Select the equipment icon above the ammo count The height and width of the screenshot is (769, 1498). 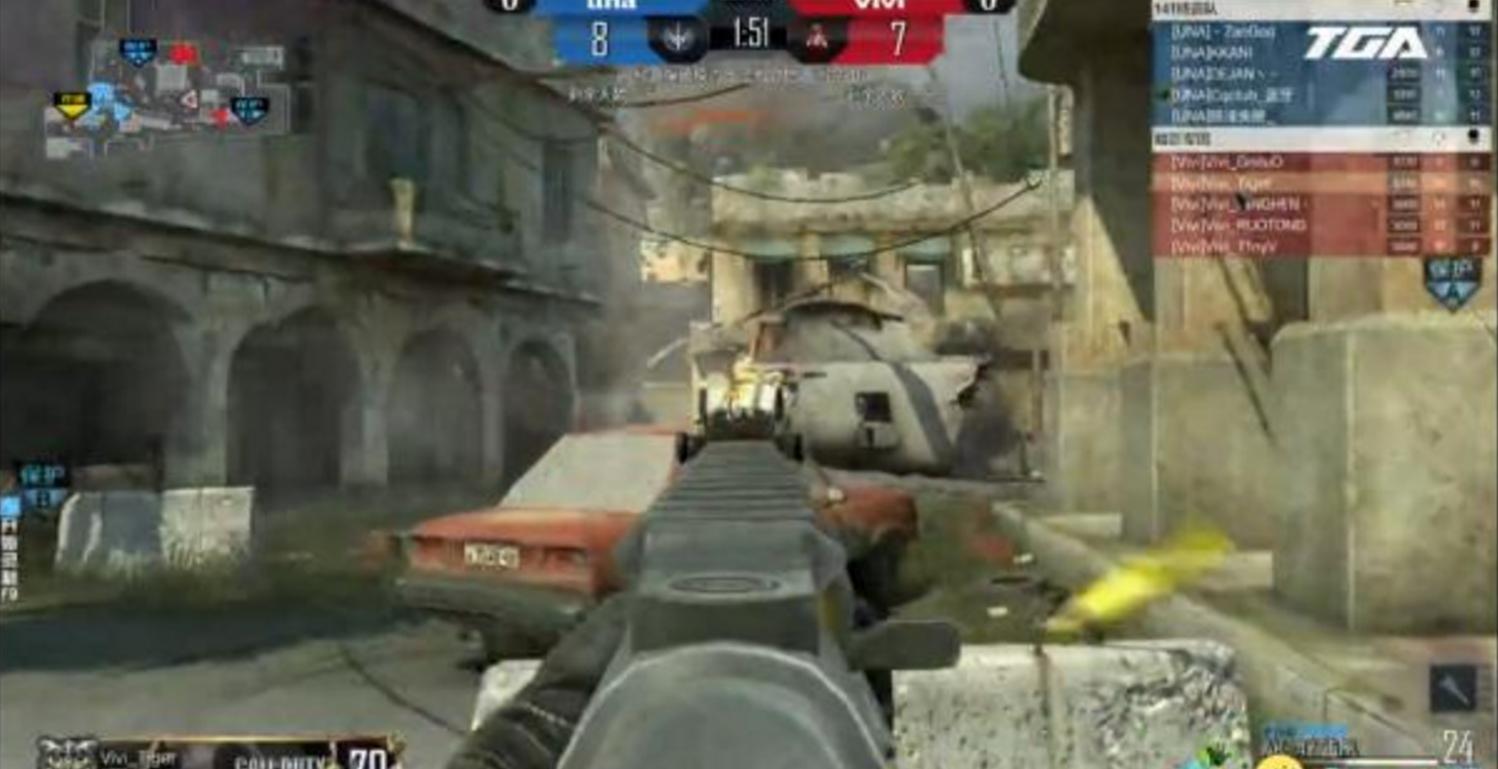(1452, 687)
